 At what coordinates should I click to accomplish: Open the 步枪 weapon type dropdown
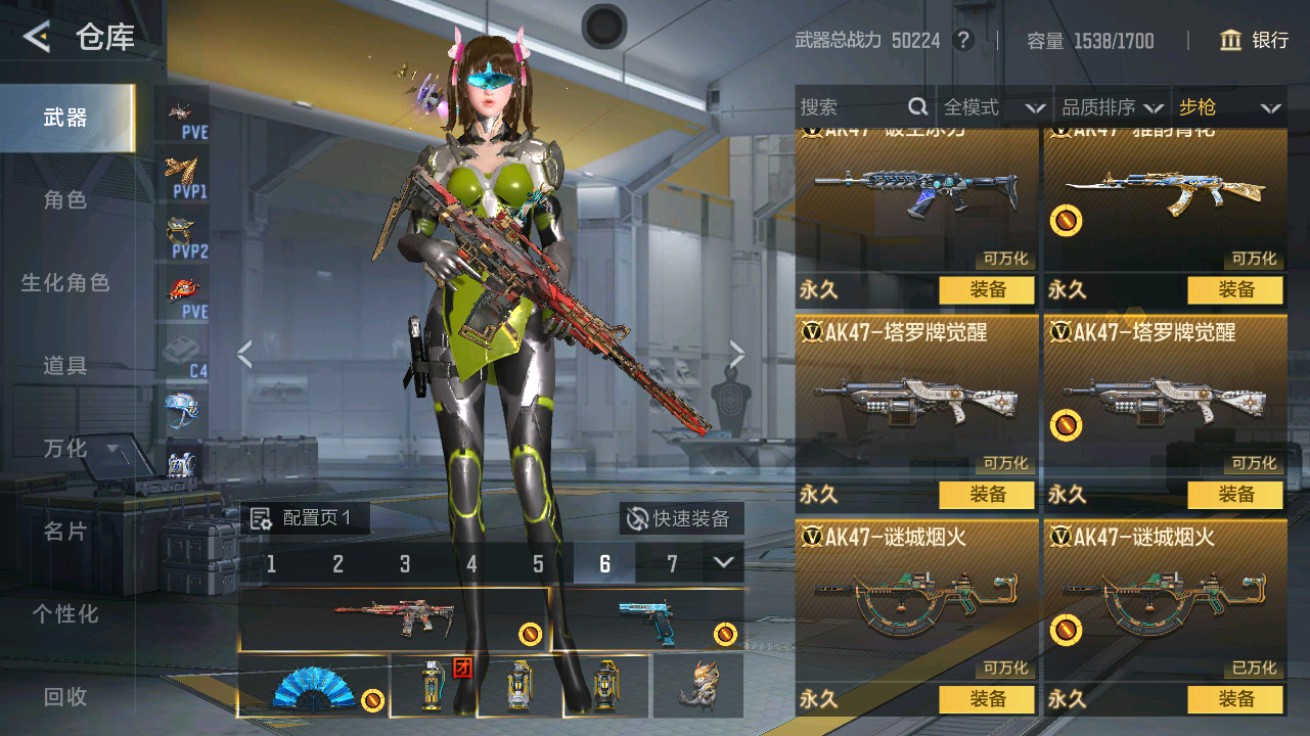point(1229,107)
